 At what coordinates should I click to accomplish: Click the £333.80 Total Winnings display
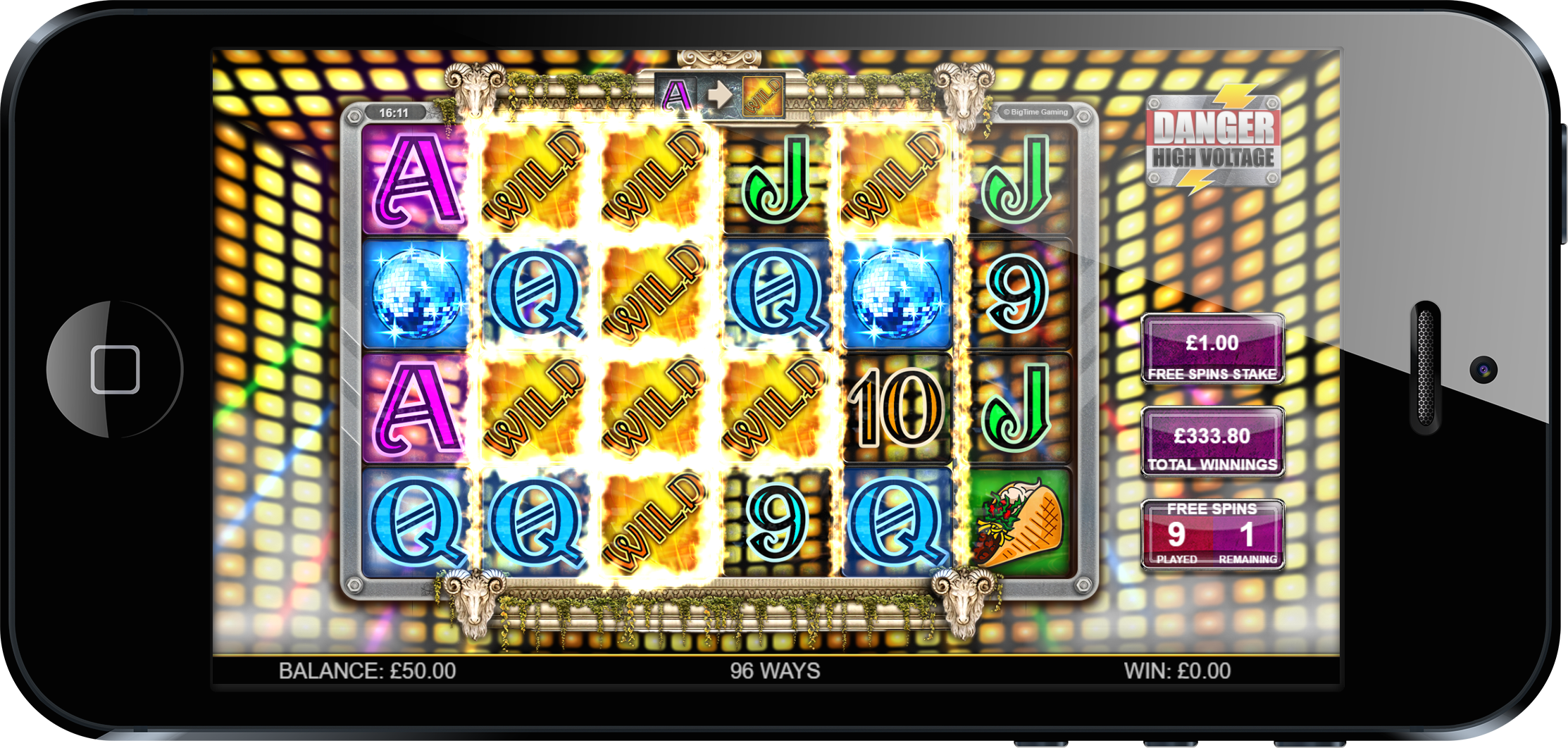click(x=1213, y=440)
